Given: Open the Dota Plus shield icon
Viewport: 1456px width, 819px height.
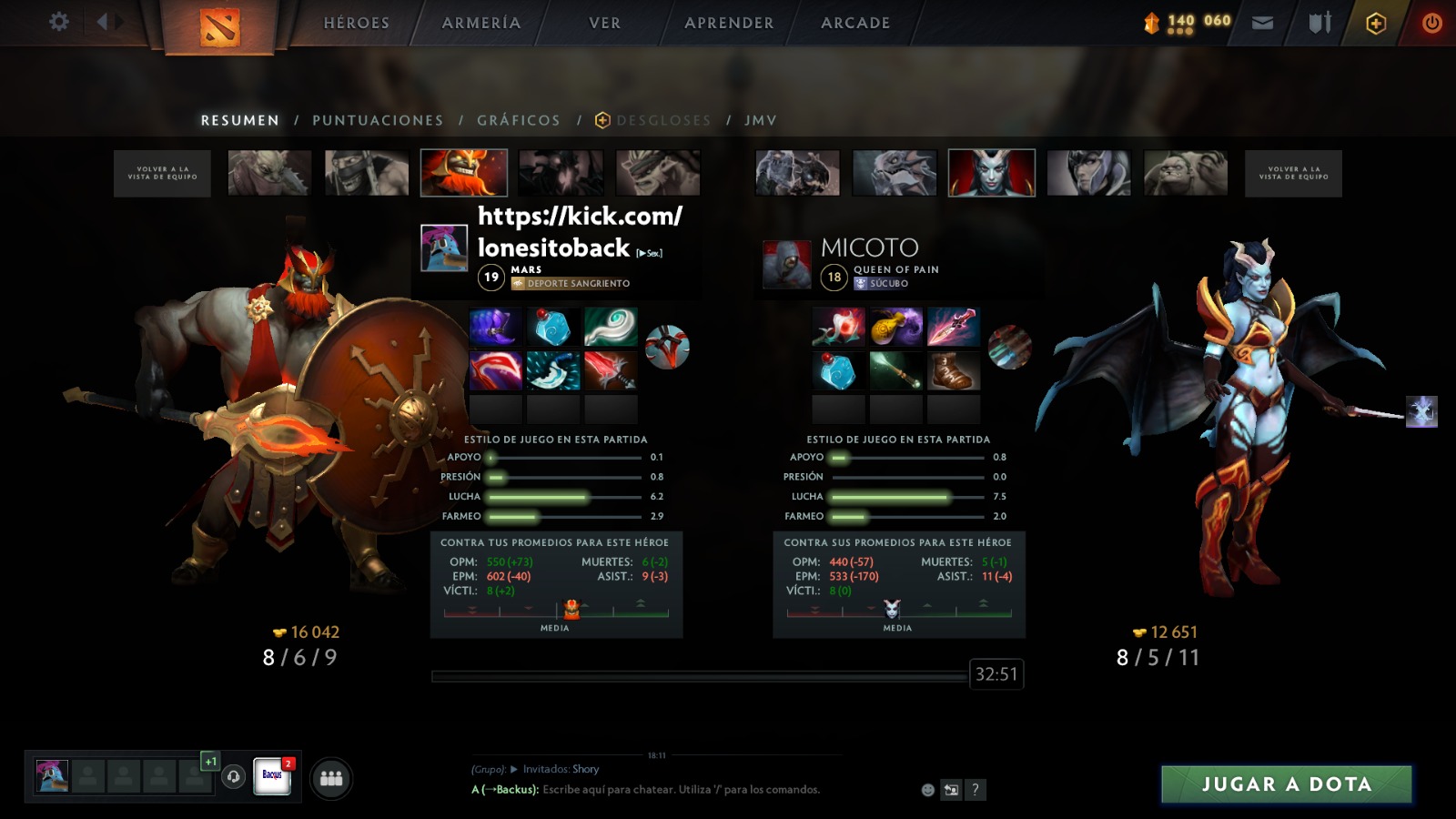Looking at the screenshot, I should coord(1376,24).
